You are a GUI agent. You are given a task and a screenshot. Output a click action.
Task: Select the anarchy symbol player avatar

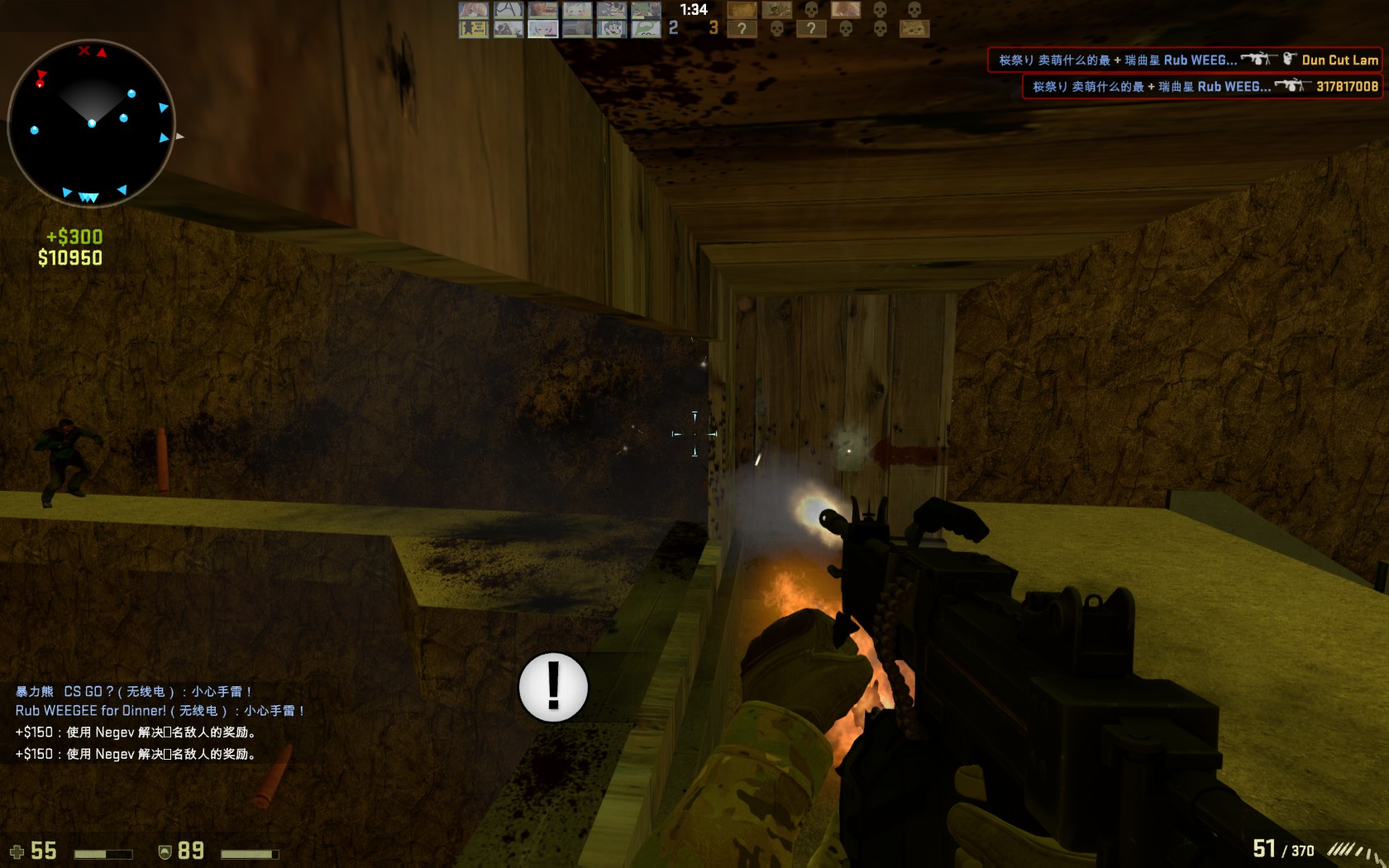(x=508, y=10)
